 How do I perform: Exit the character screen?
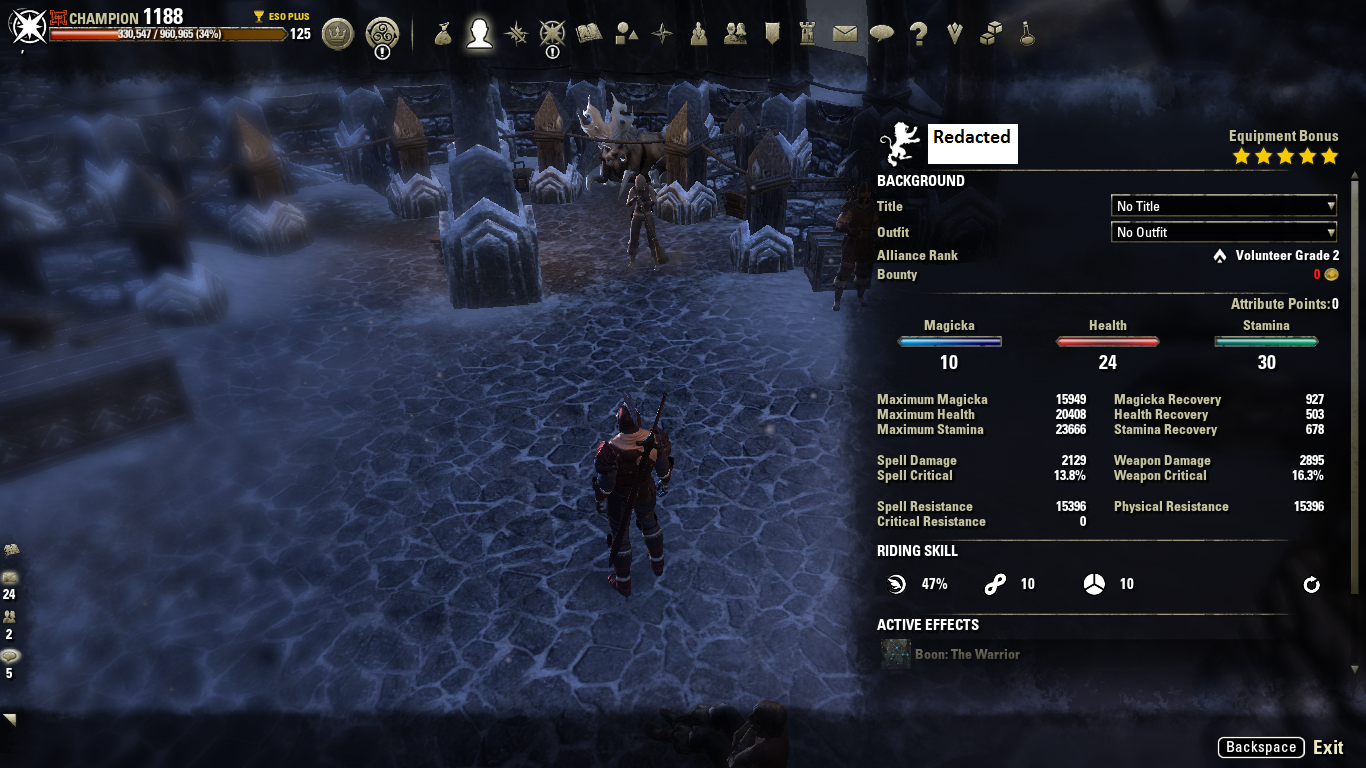1328,747
